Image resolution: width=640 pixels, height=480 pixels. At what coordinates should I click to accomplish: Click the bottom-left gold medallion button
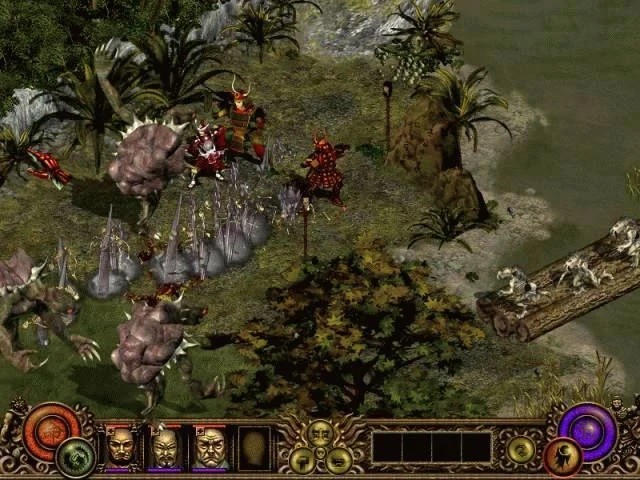[303, 459]
